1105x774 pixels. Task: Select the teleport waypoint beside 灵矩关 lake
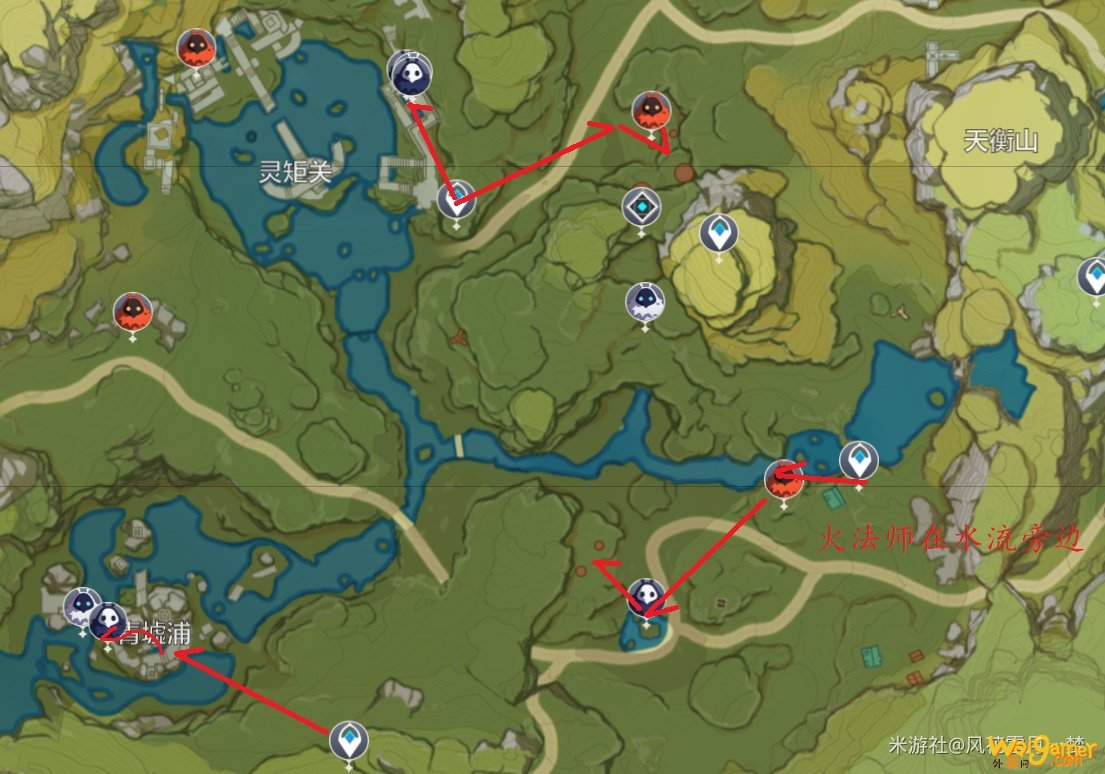coord(456,198)
